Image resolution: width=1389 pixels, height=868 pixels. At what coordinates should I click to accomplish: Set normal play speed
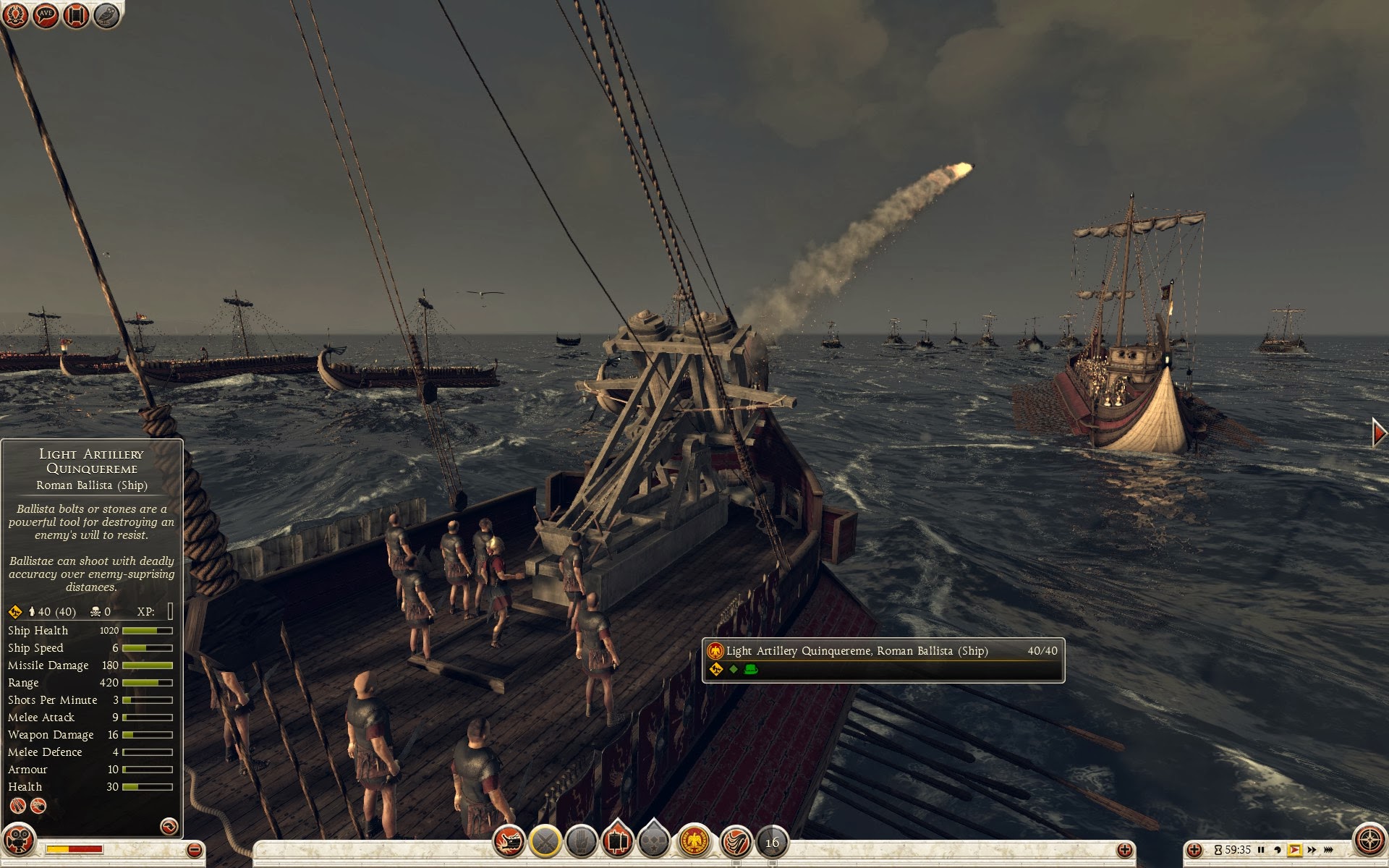tap(1294, 850)
